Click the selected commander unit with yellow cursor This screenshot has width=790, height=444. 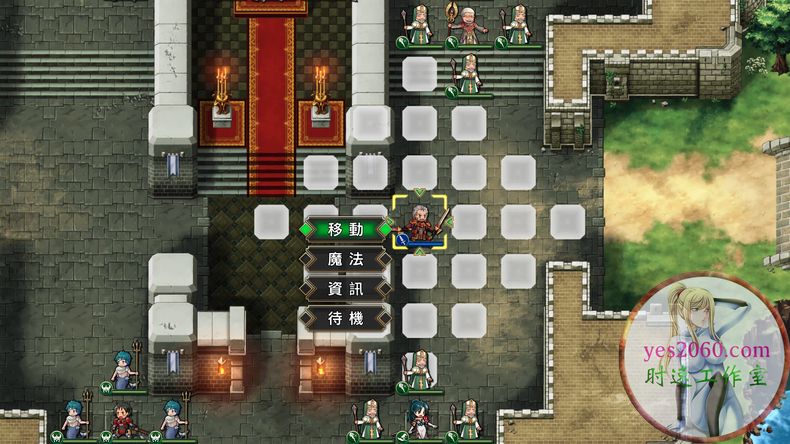point(419,222)
